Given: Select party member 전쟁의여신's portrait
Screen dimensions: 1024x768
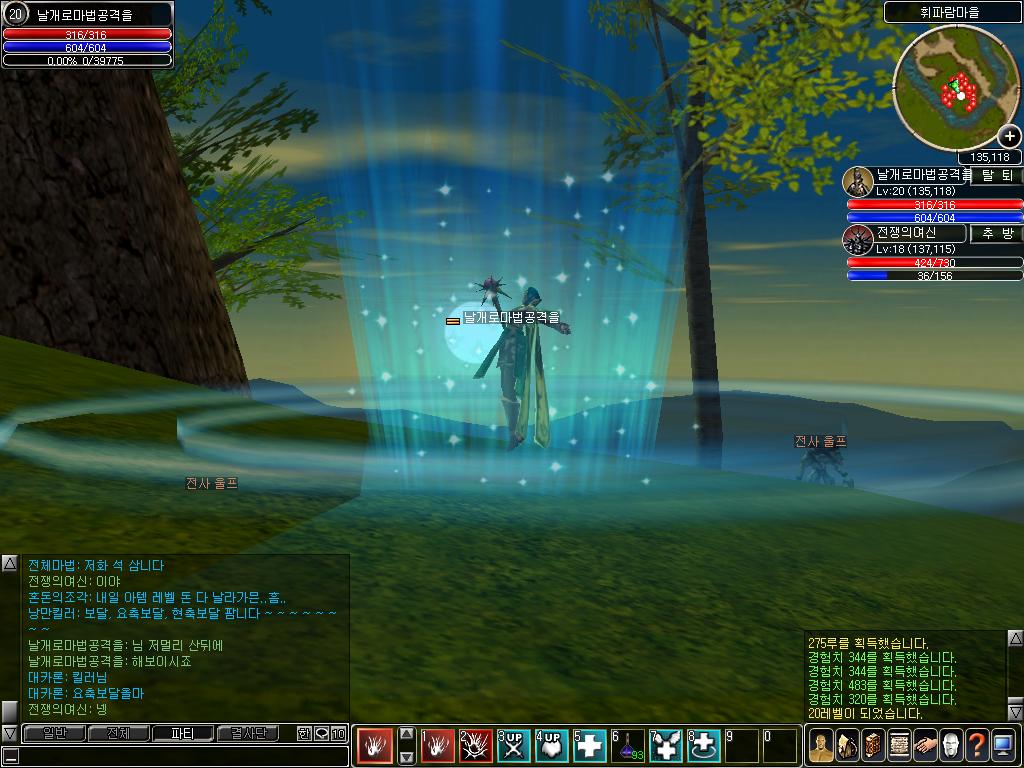Looking at the screenshot, I should 857,239.
